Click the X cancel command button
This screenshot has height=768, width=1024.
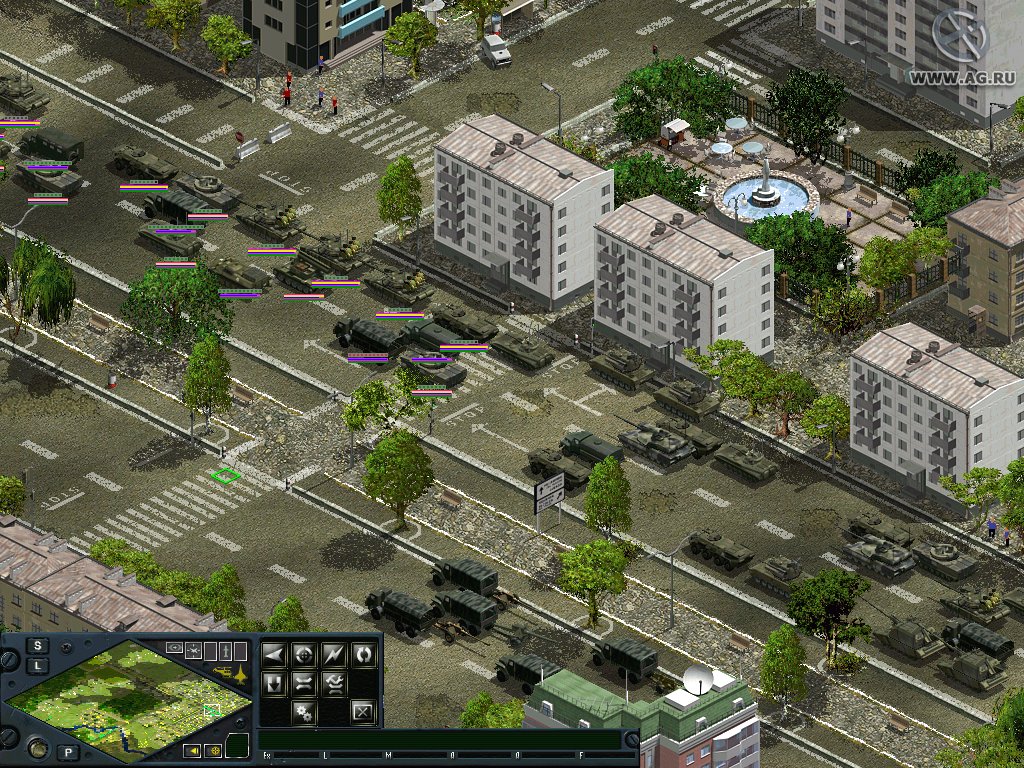[x=363, y=713]
